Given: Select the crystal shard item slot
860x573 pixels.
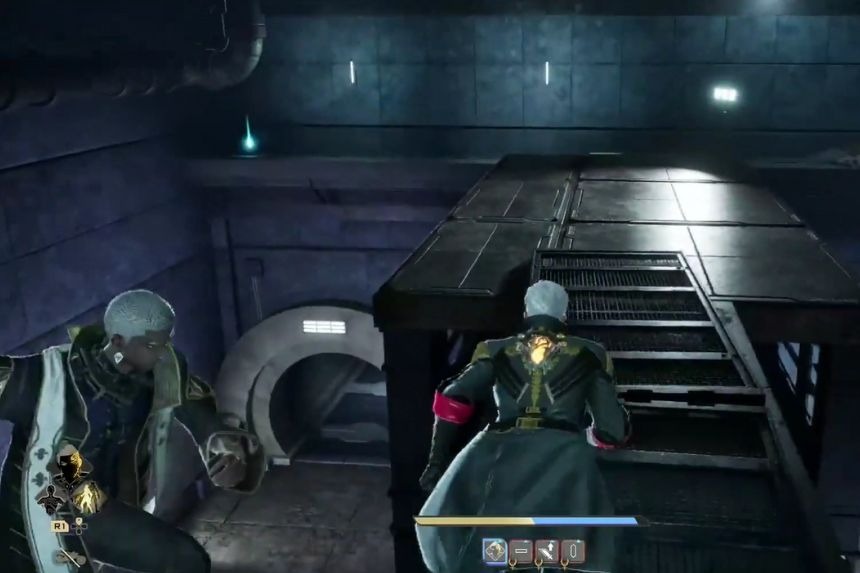Looking at the screenshot, I should (573, 550).
